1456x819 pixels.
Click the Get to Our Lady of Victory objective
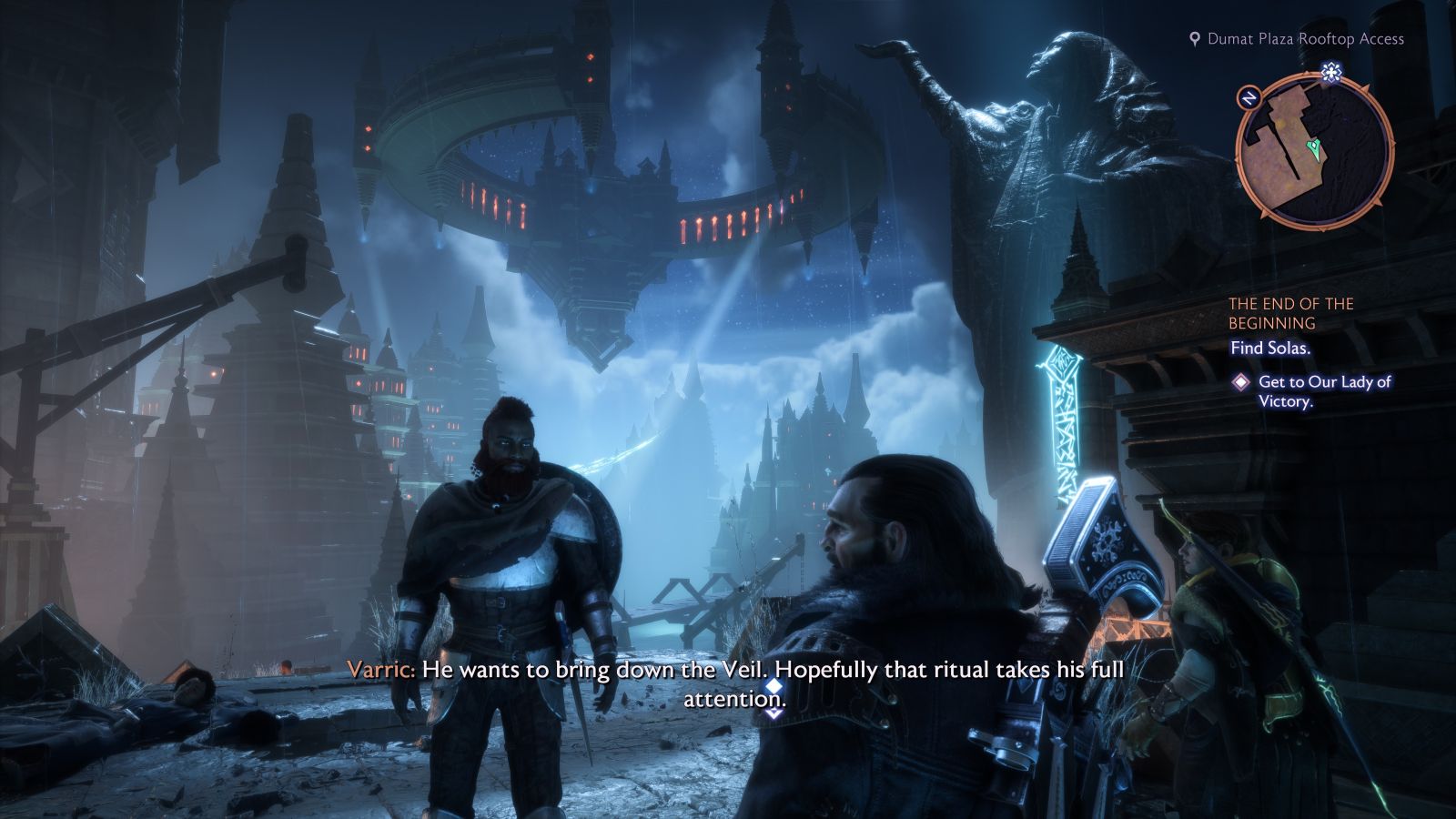[1323, 391]
